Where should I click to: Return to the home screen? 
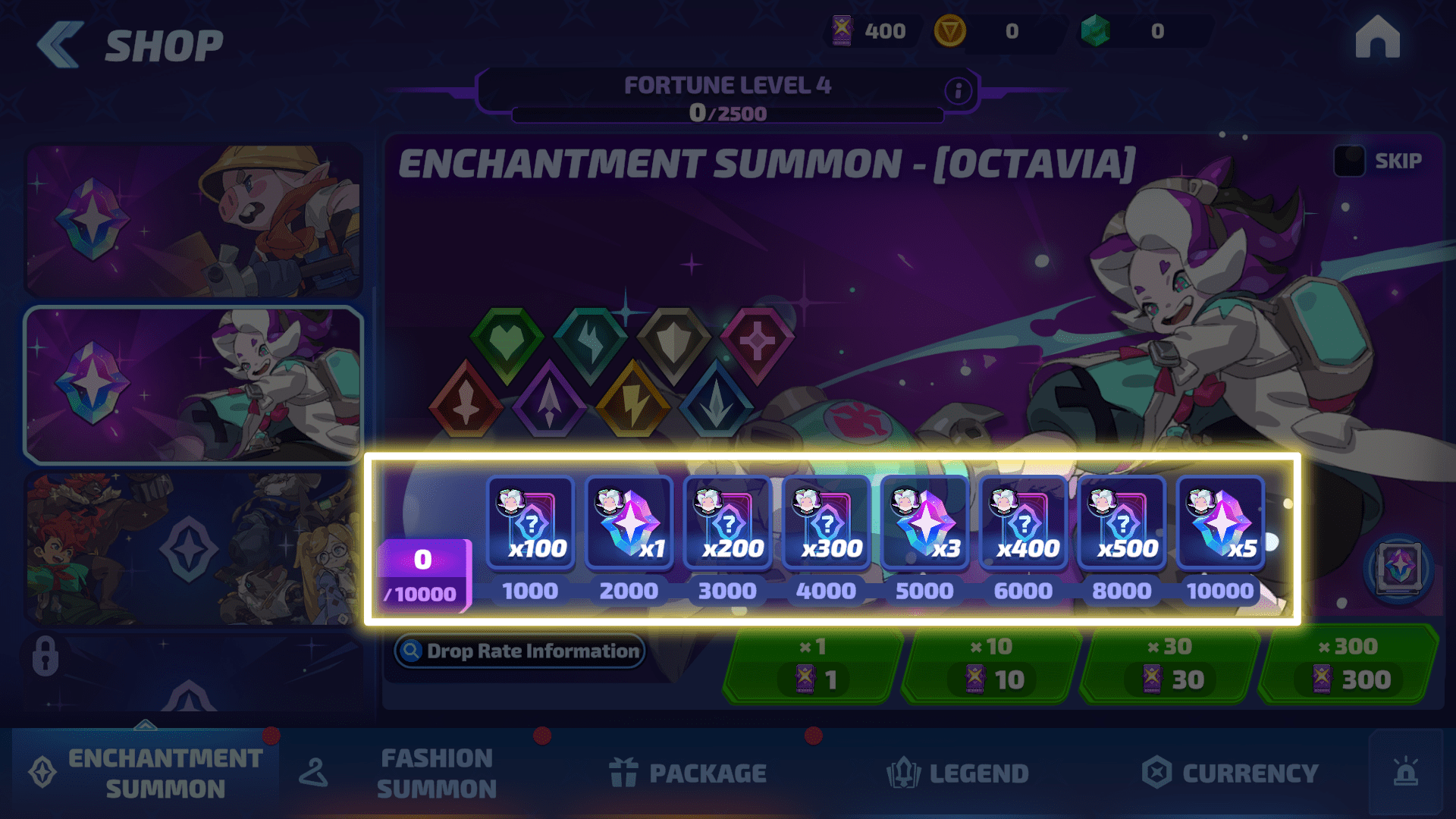coord(1377,38)
